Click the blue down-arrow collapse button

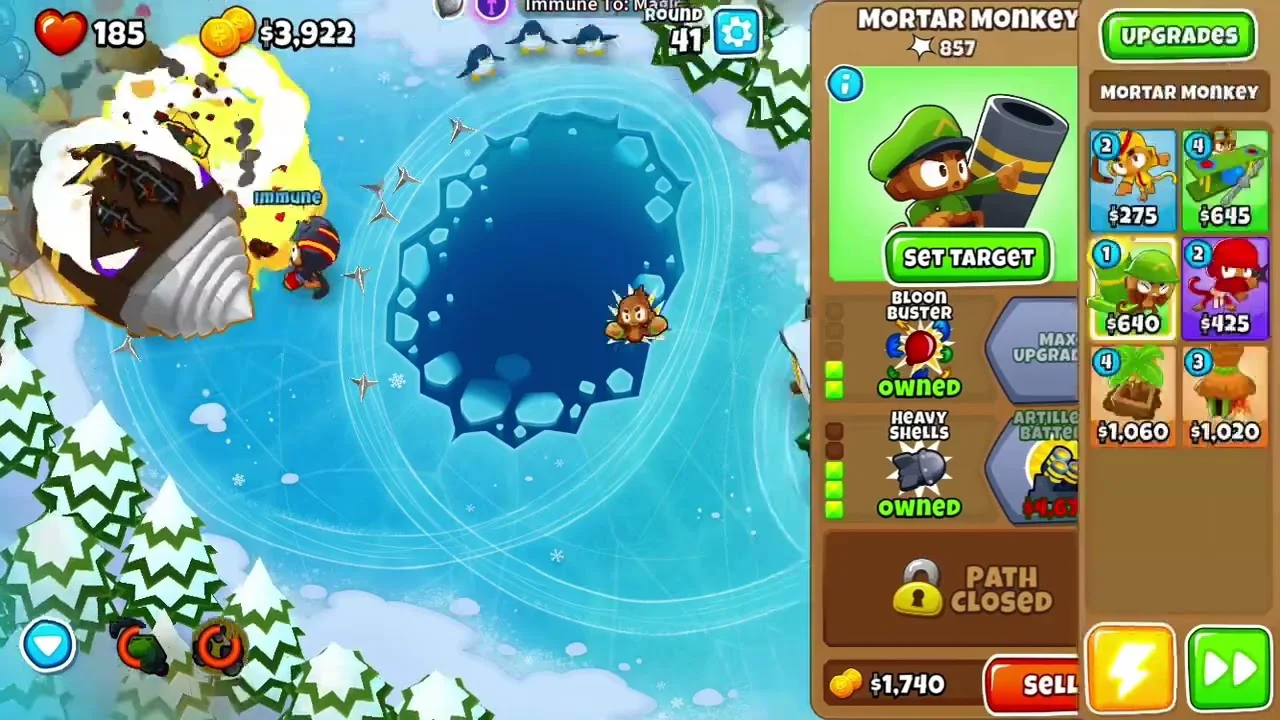click(48, 645)
